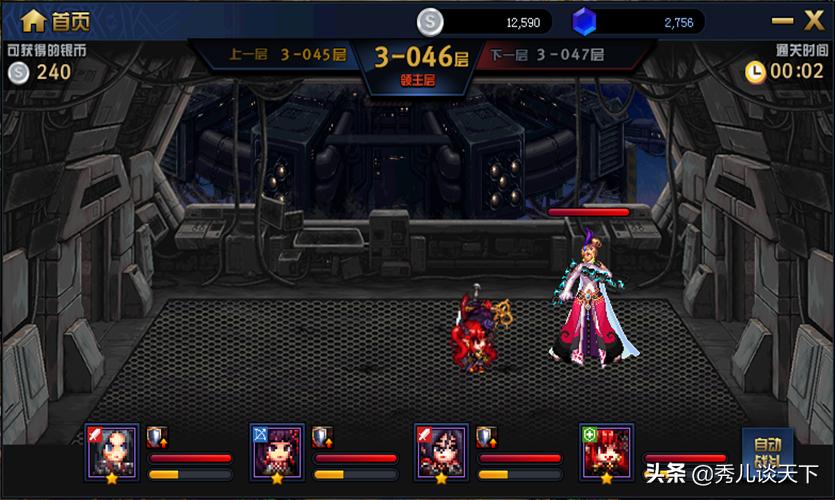
Task: Toggle the 自动战斗 auto battle button
Action: click(767, 451)
